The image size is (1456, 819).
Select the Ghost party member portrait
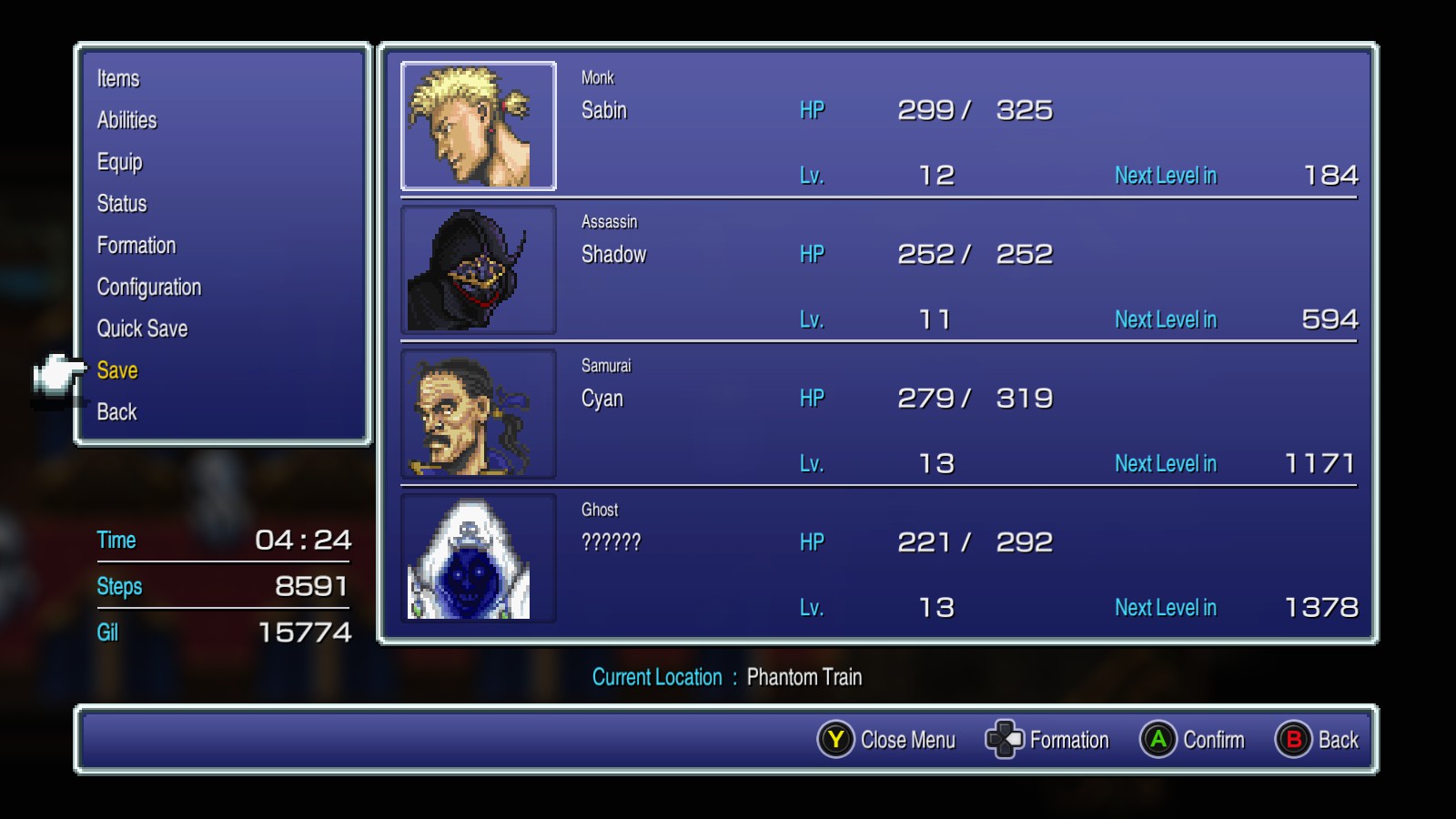point(479,558)
